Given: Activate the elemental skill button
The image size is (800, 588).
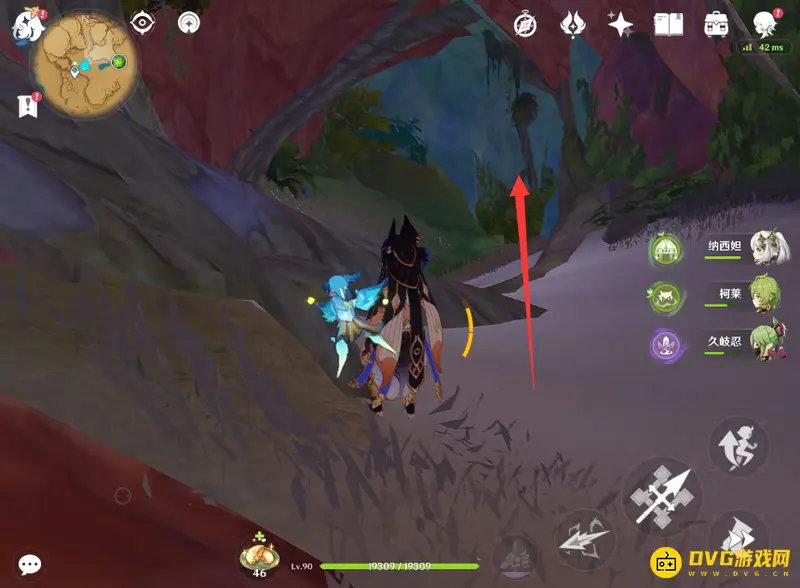Looking at the screenshot, I should point(585,540).
